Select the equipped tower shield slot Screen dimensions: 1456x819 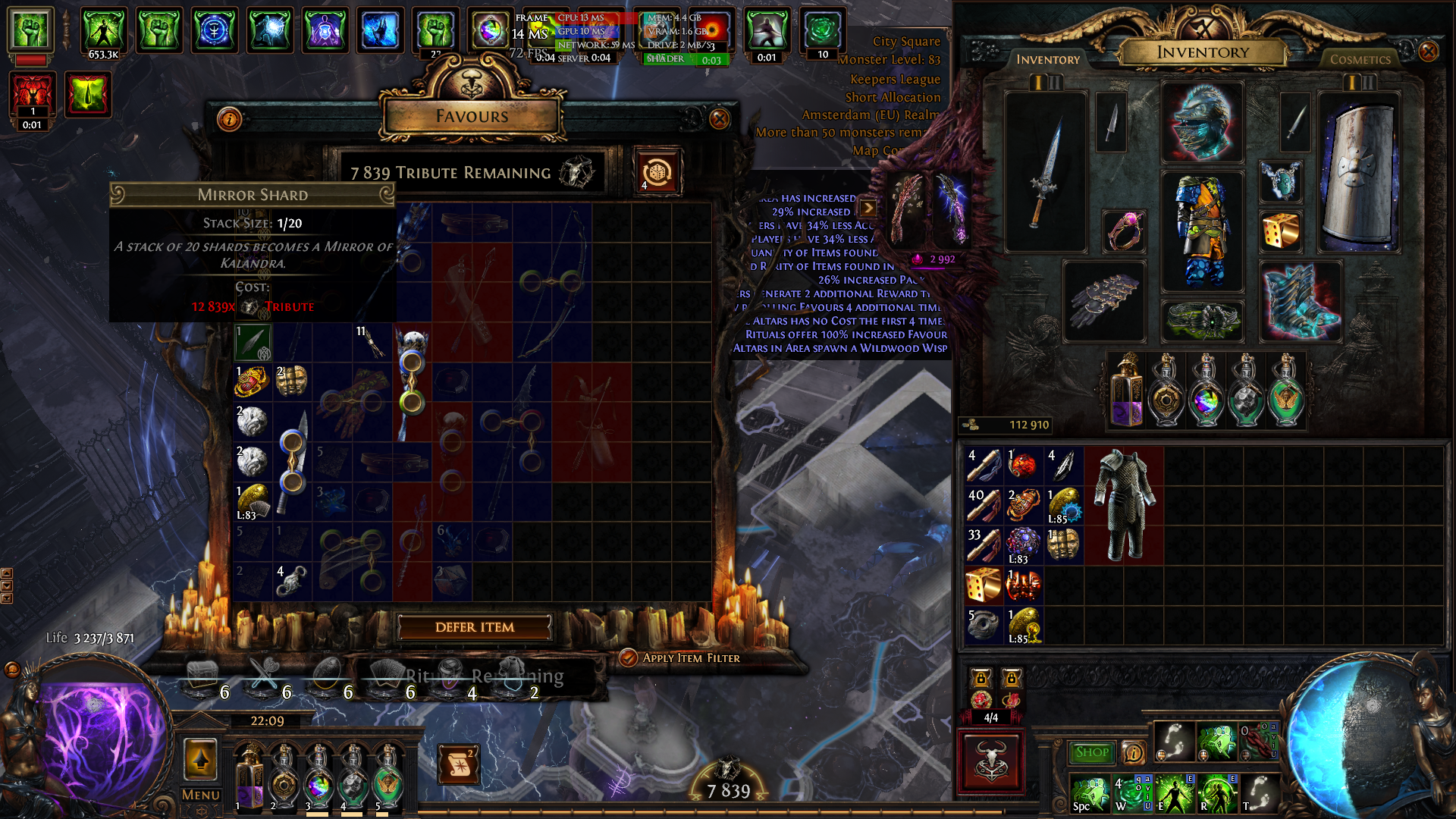click(1359, 171)
